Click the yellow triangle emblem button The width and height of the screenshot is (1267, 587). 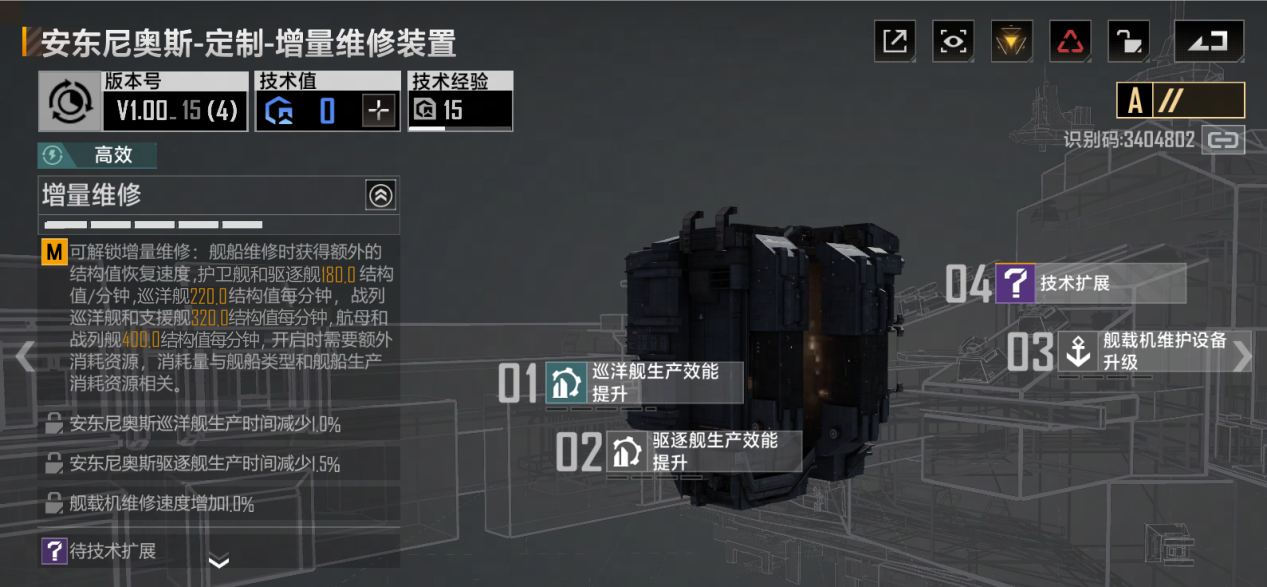click(1012, 41)
